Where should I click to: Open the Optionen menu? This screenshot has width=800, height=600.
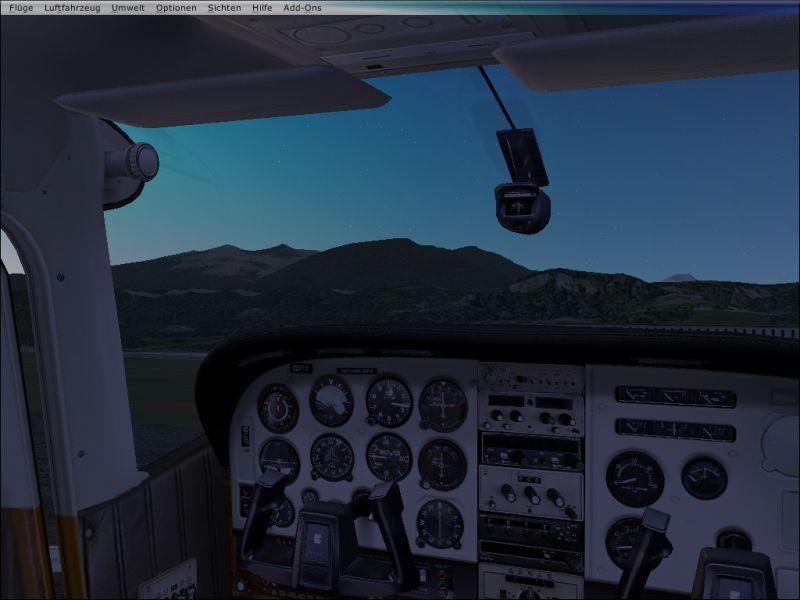(176, 7)
